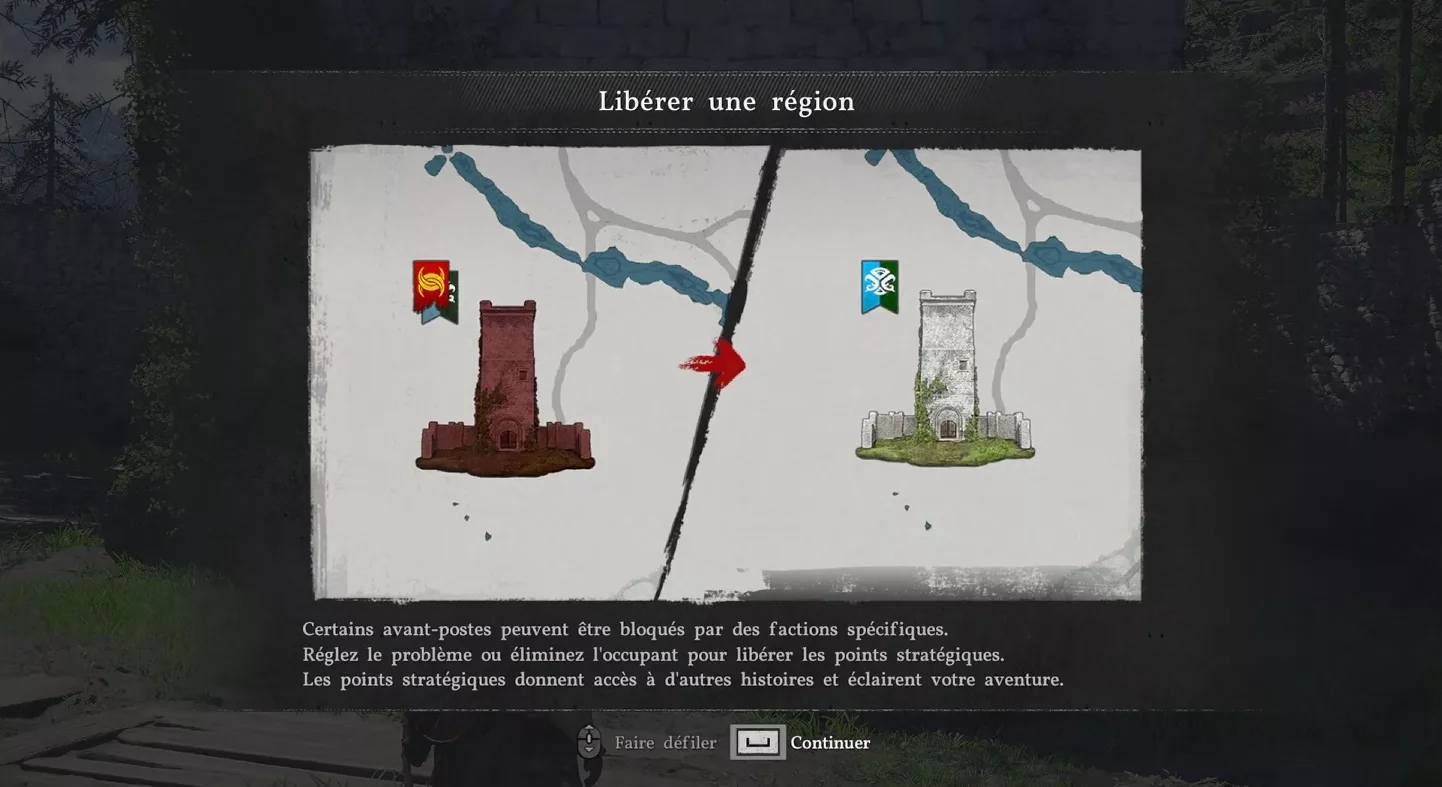Click the Faire défiler label

665,742
